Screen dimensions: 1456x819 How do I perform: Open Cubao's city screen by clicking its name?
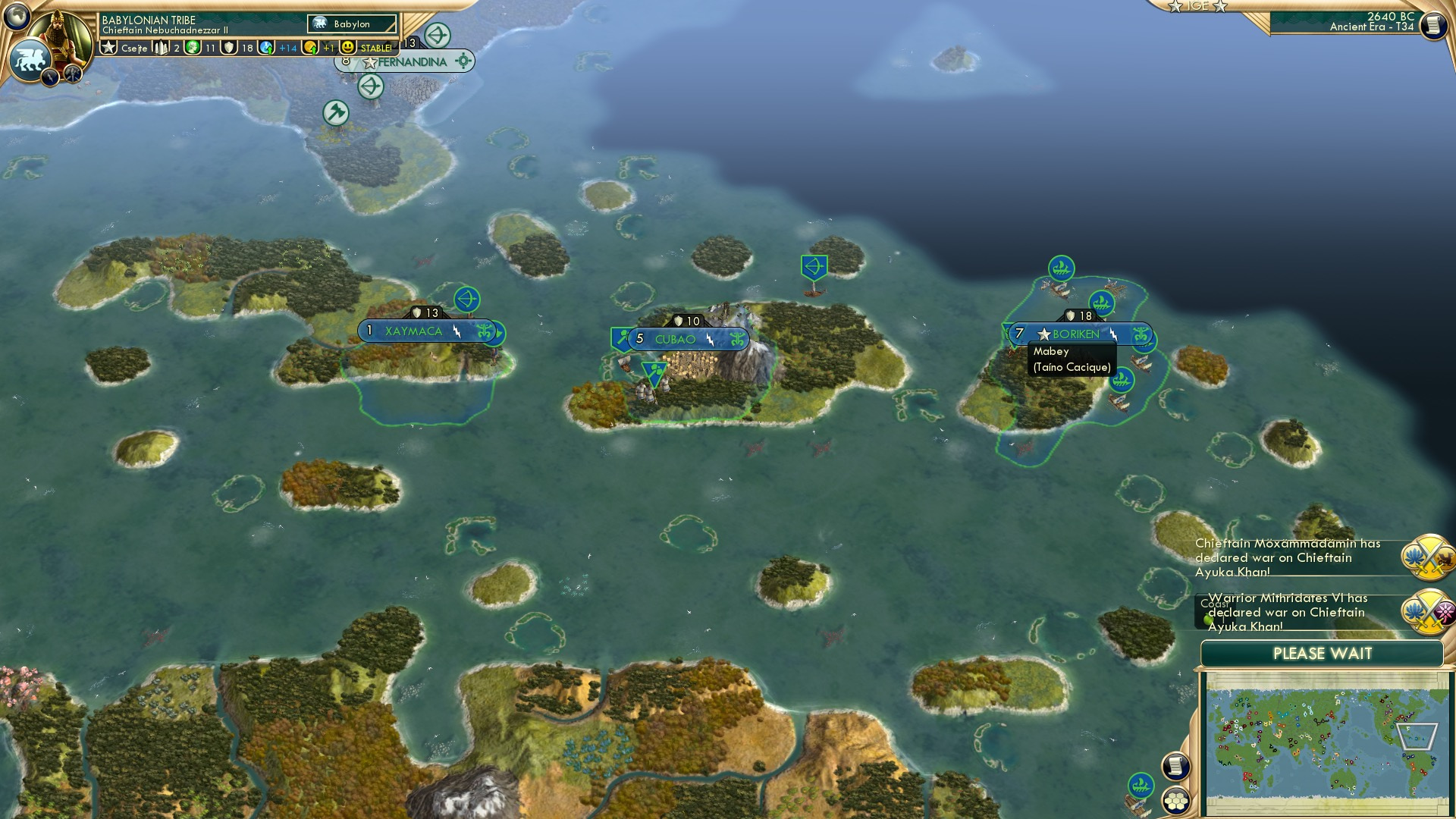(x=675, y=340)
